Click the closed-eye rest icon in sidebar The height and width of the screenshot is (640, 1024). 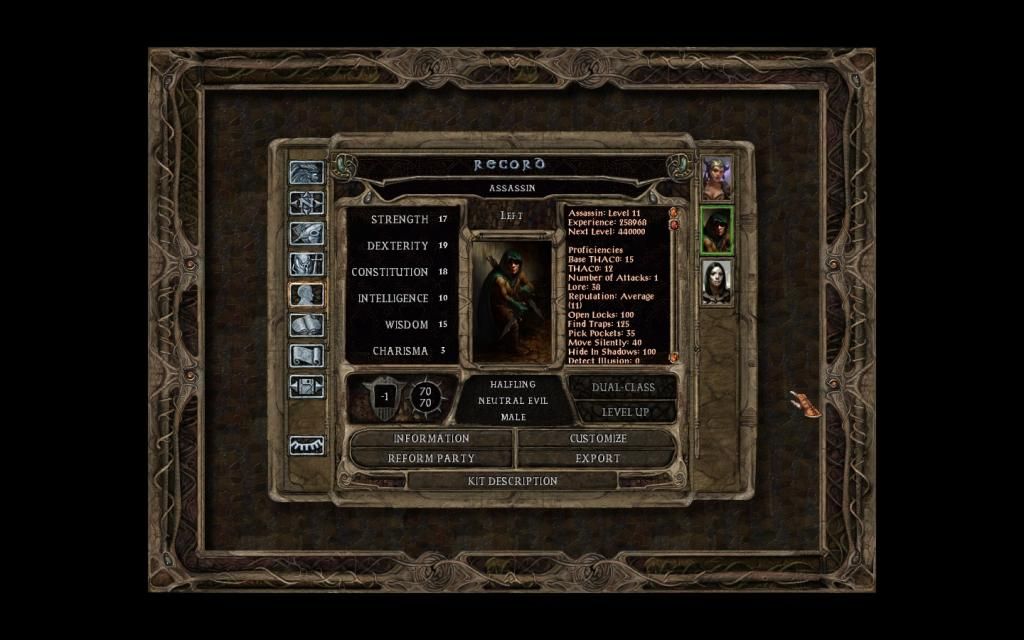pos(307,446)
